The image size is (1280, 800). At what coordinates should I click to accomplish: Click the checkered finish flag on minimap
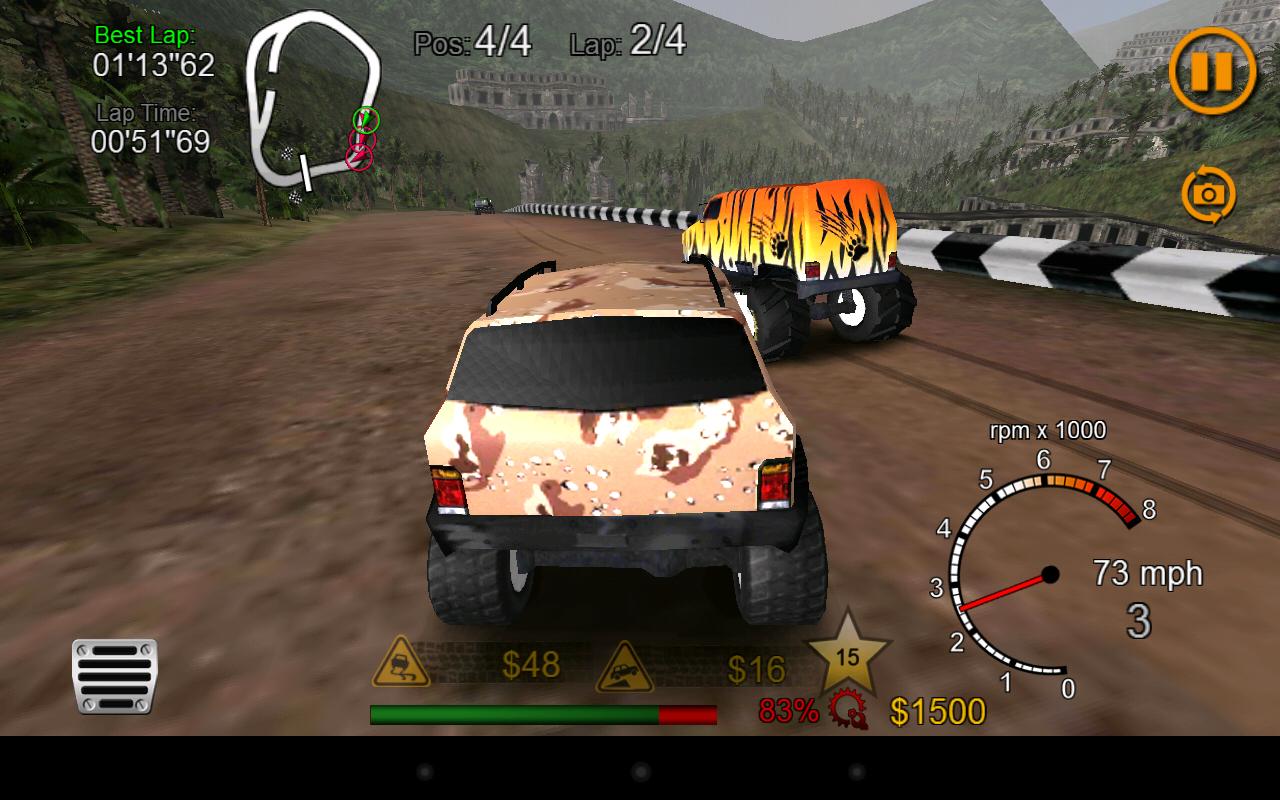(290, 156)
